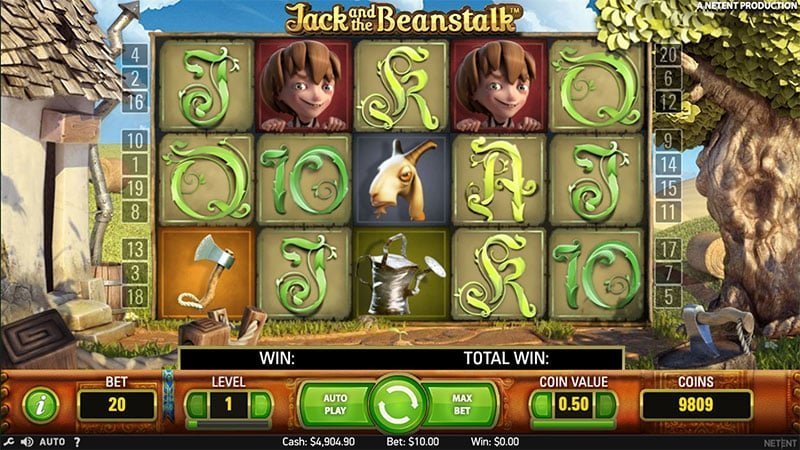Click the AUTO text in the bottom bar

pyautogui.click(x=52, y=441)
